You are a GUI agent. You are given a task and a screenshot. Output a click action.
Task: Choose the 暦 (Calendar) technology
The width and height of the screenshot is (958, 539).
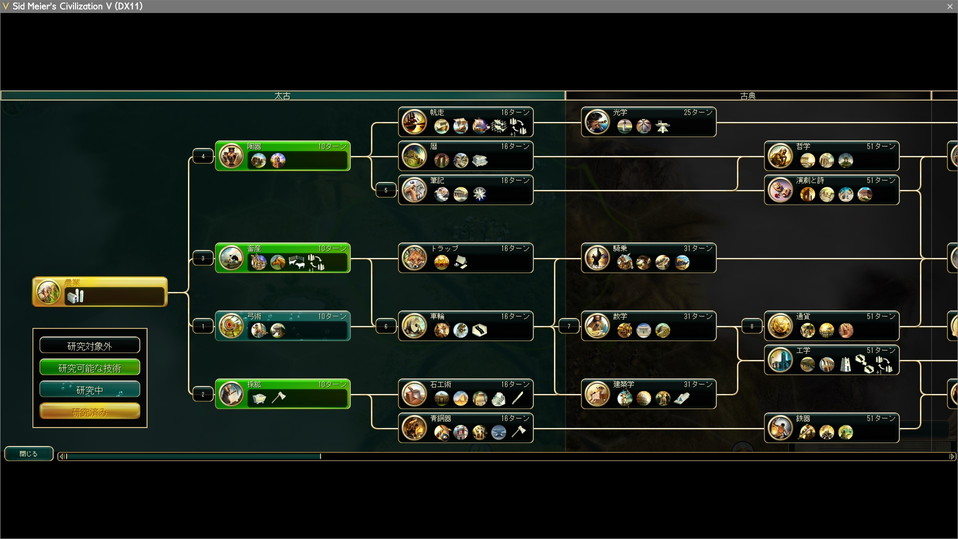click(466, 156)
